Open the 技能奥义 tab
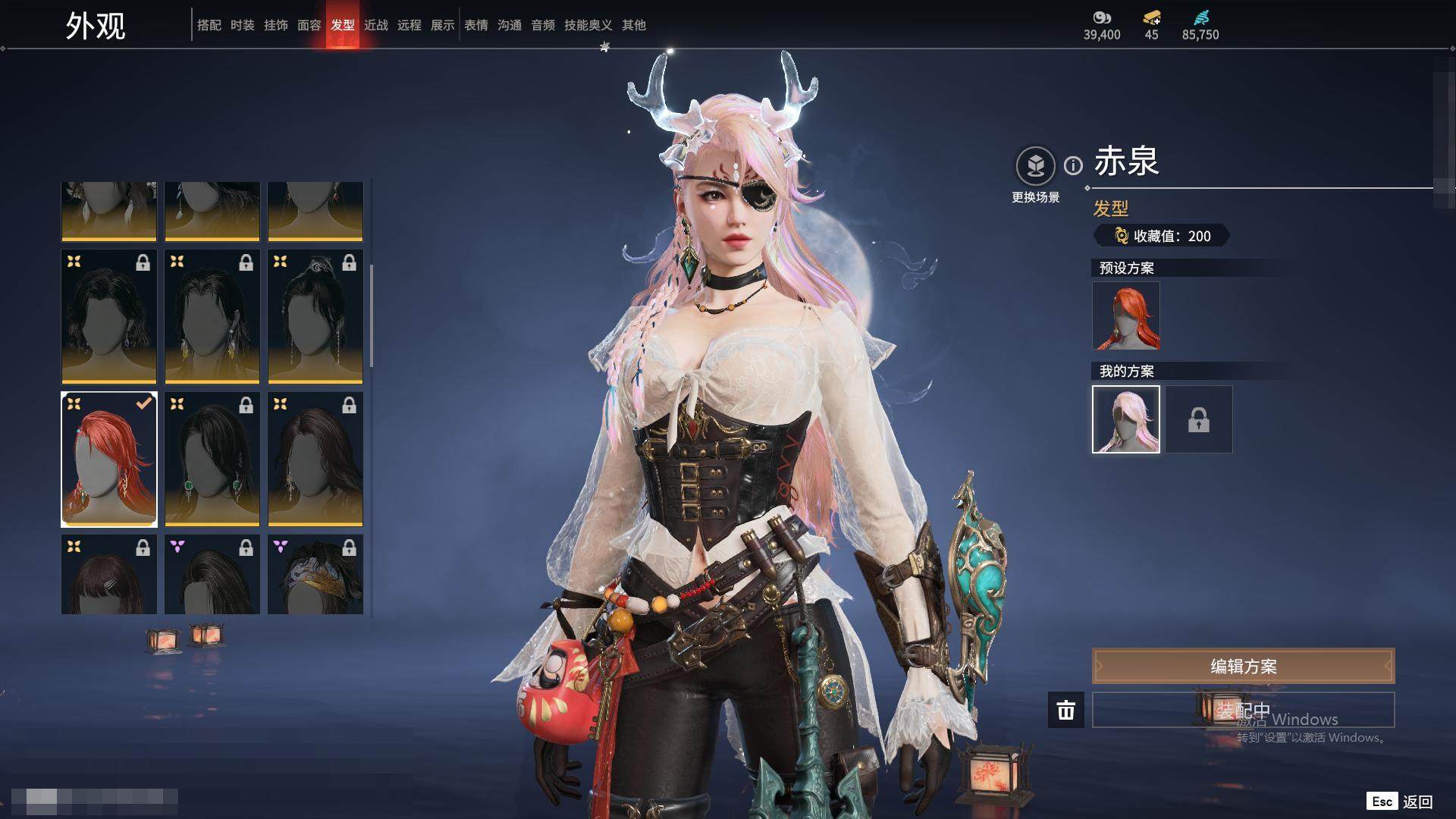1456x819 pixels. (588, 25)
